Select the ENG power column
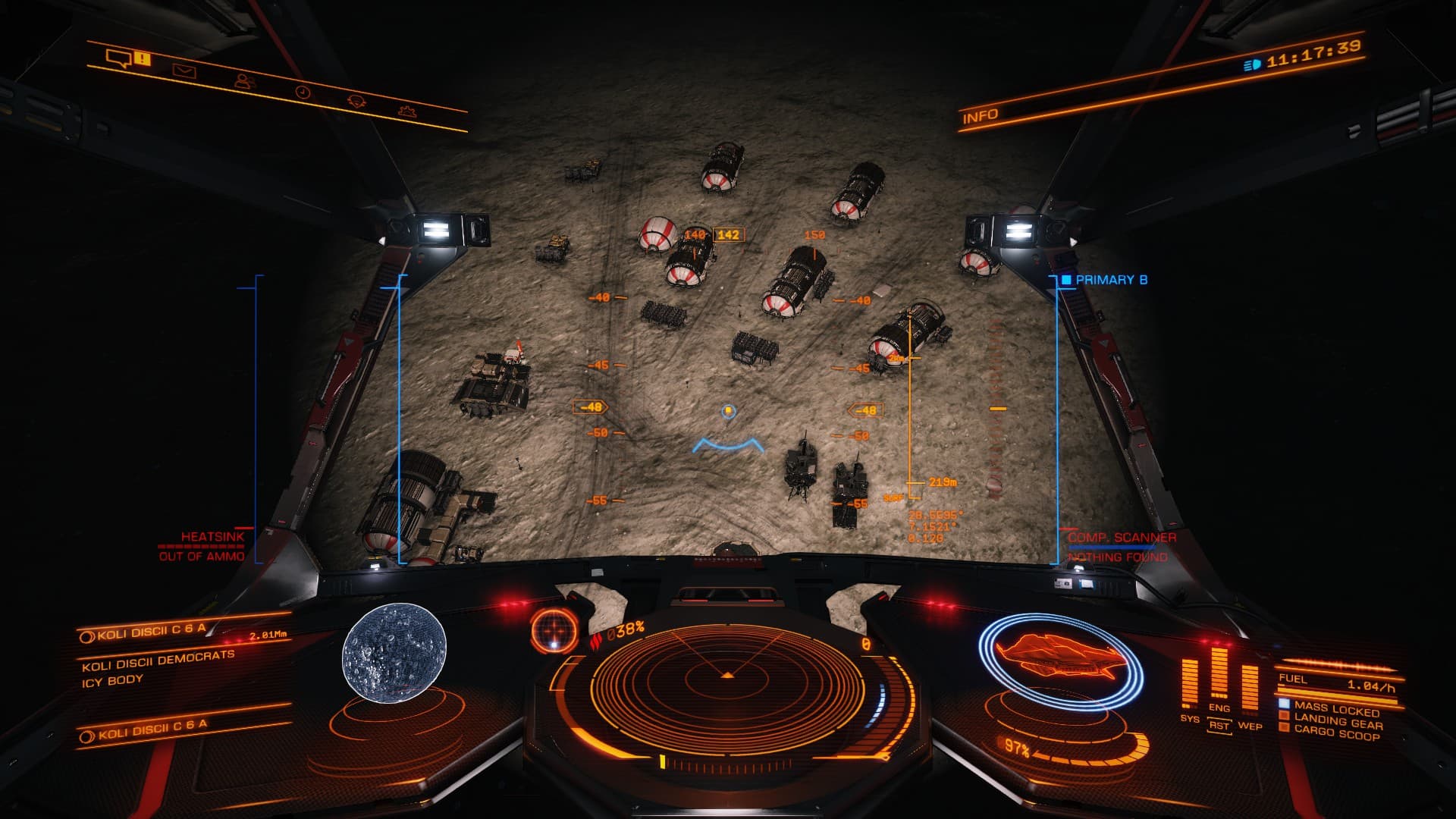Screen dimensions: 1456x819 (x=1219, y=673)
